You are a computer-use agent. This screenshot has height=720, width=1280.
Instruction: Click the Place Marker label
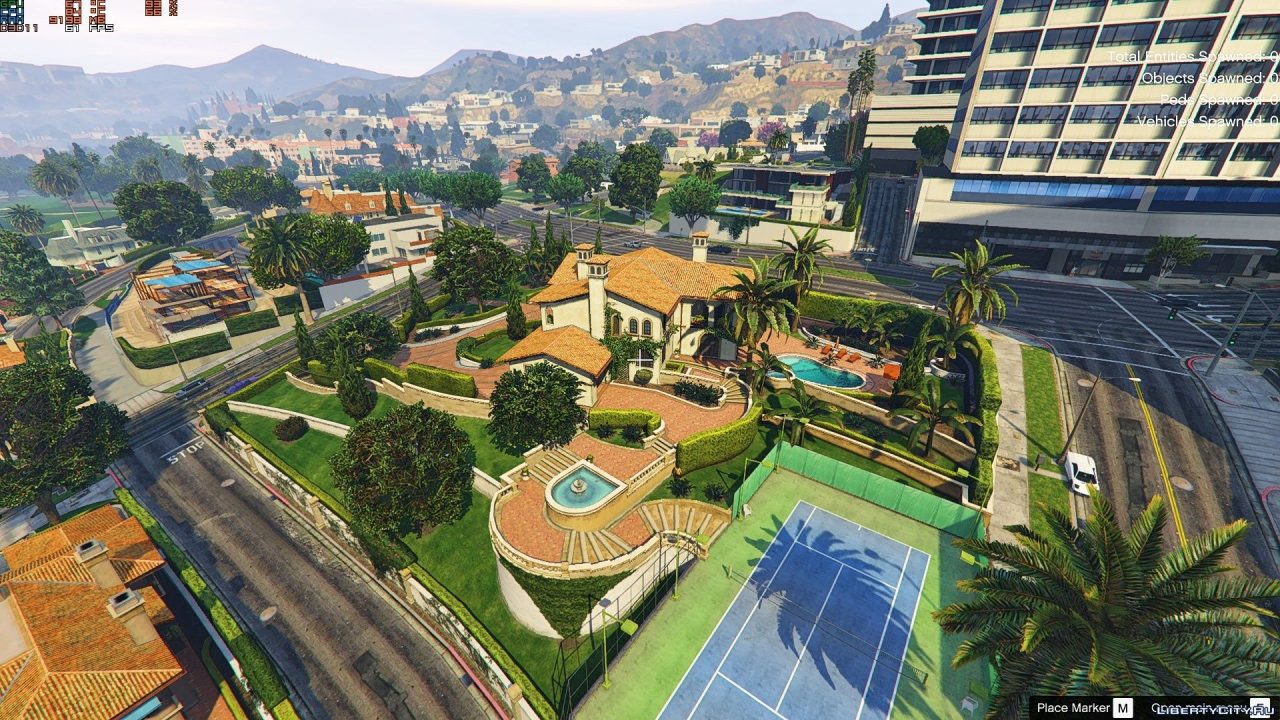tap(1073, 707)
